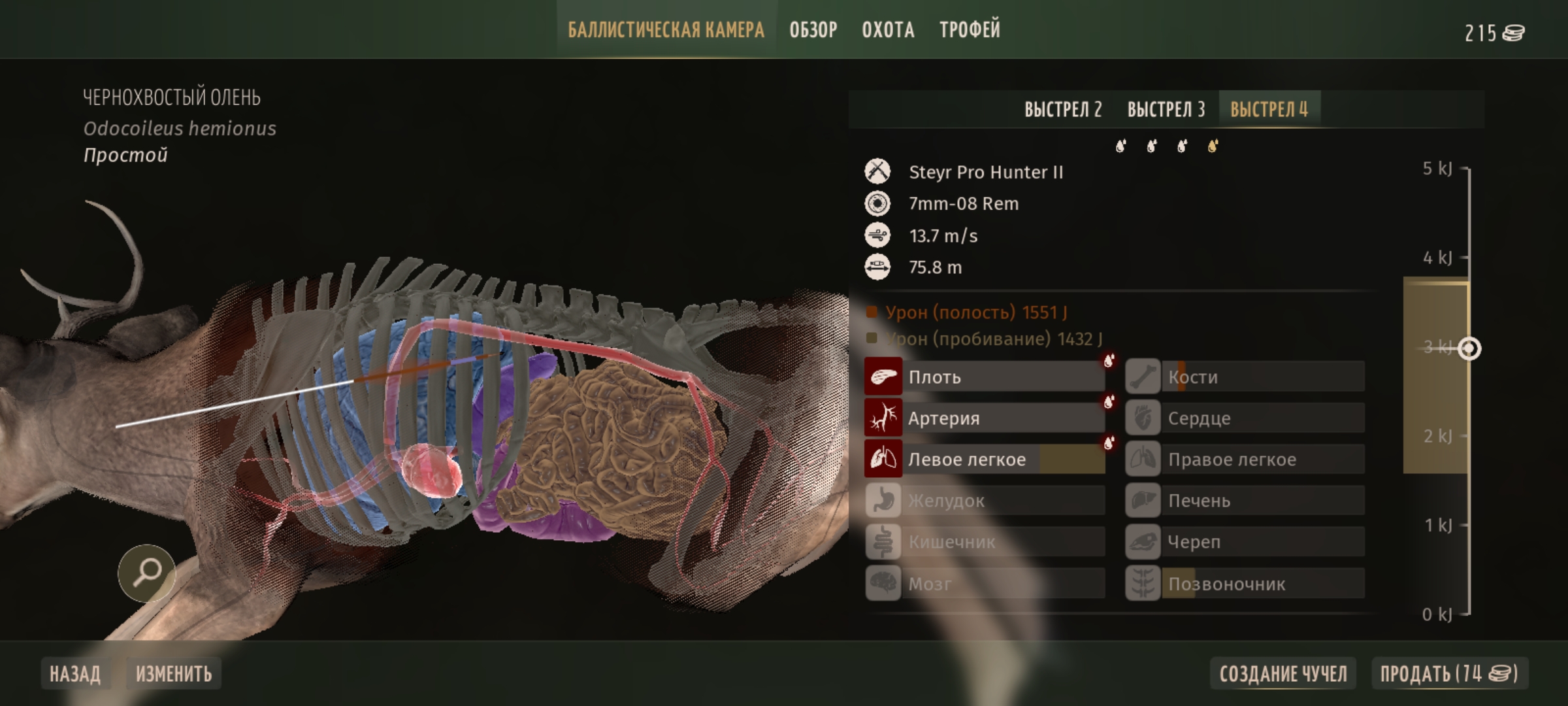The image size is (1568, 706).
Task: Click the Кости organ row
Action: 1245,377
